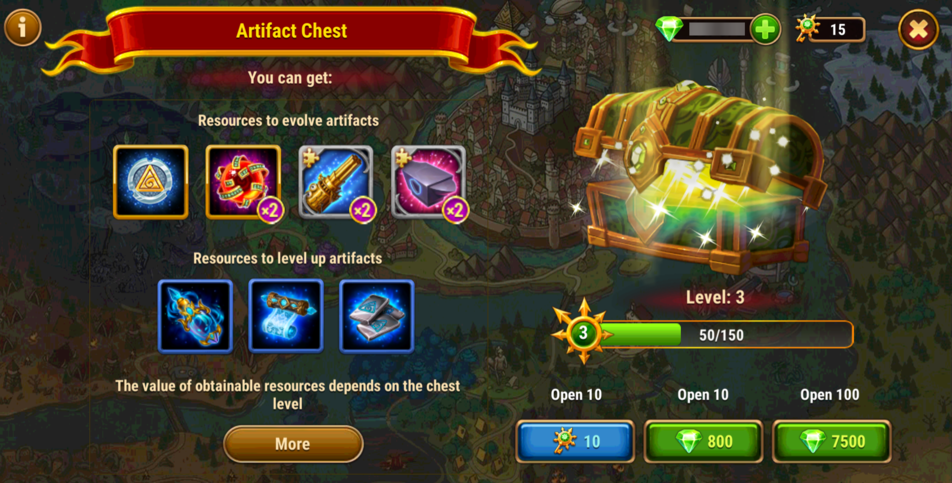This screenshot has height=483, width=952.
Task: Select the blue crystal scepter resource
Action: coord(195,316)
